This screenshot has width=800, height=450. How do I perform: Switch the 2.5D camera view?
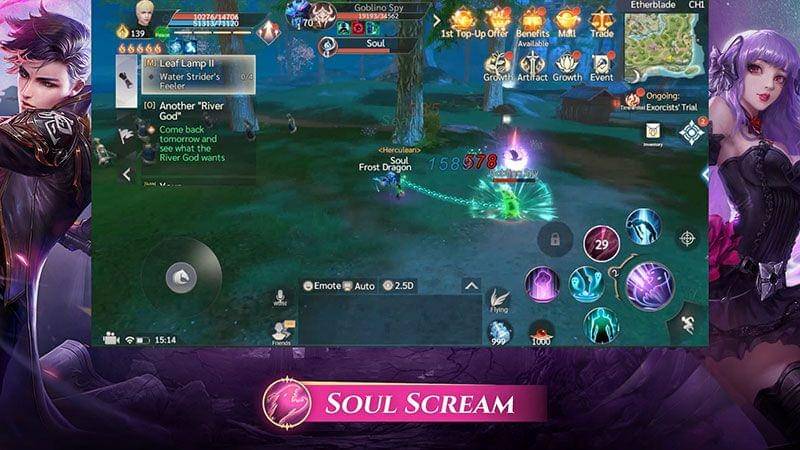click(x=399, y=286)
